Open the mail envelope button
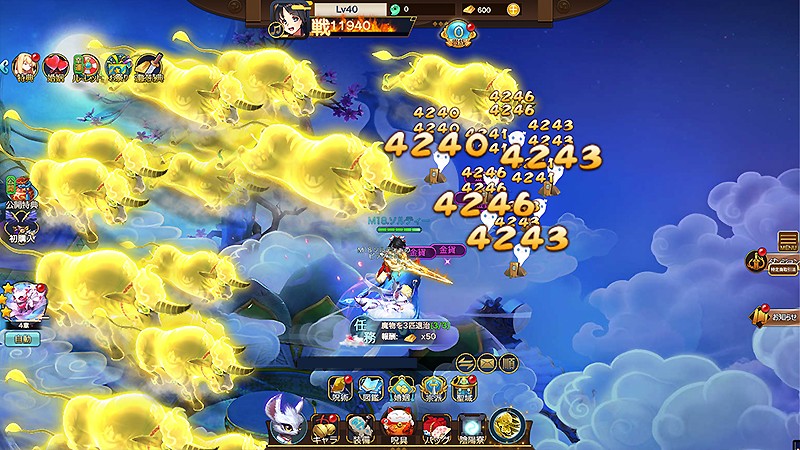 click(x=487, y=362)
